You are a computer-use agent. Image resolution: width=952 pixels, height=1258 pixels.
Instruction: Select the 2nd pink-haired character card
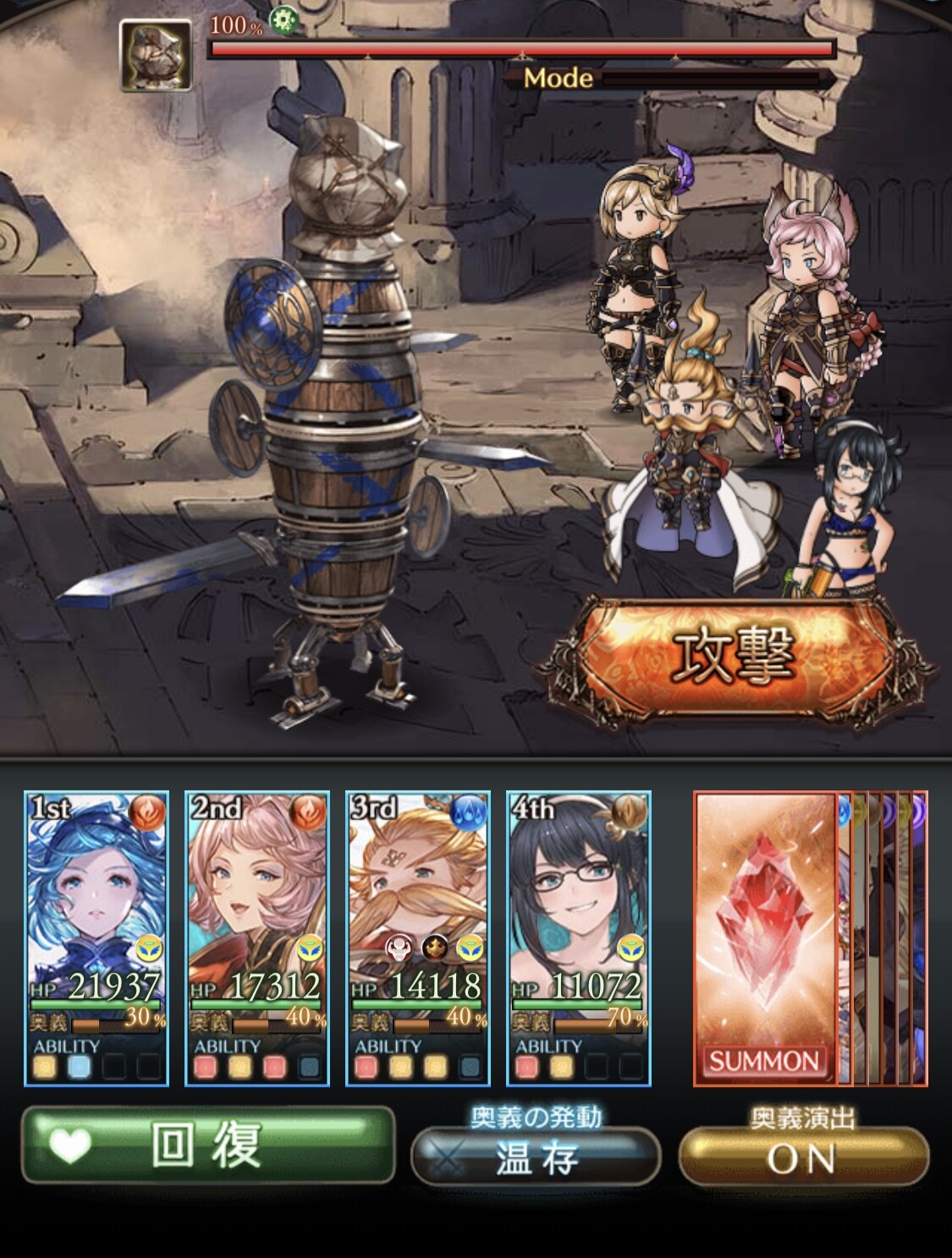(x=257, y=937)
